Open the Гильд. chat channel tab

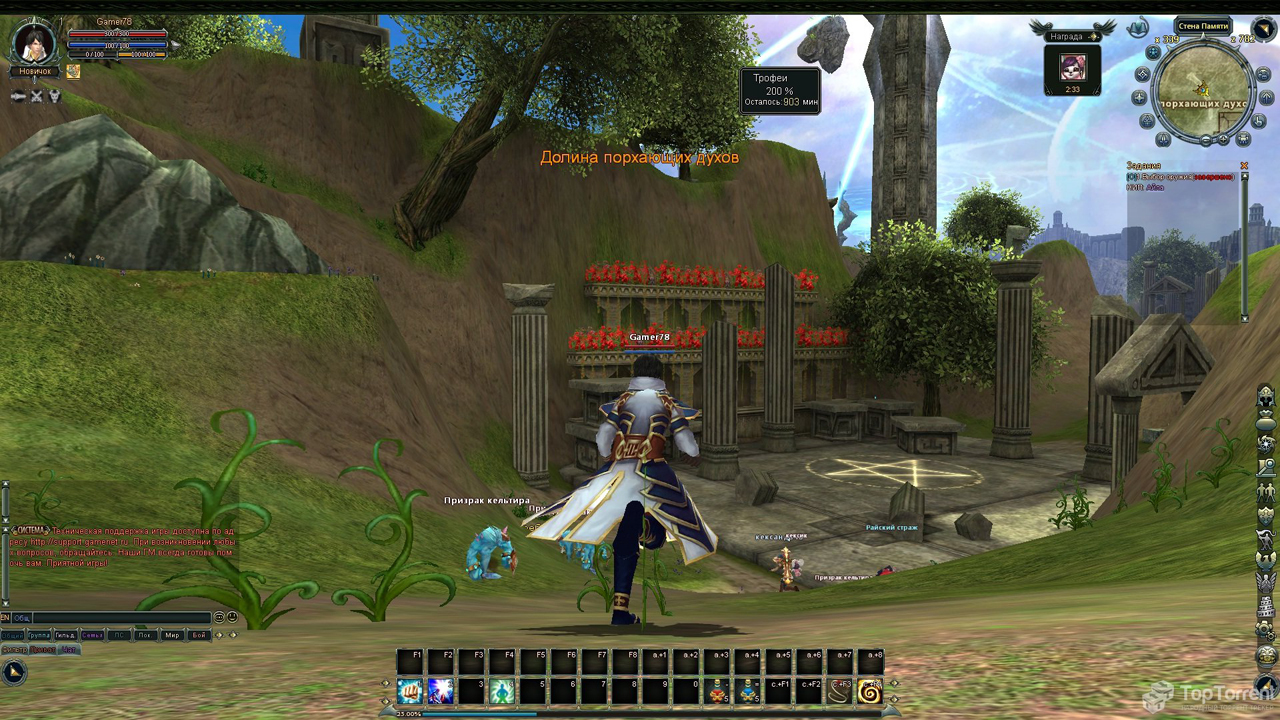pos(65,635)
